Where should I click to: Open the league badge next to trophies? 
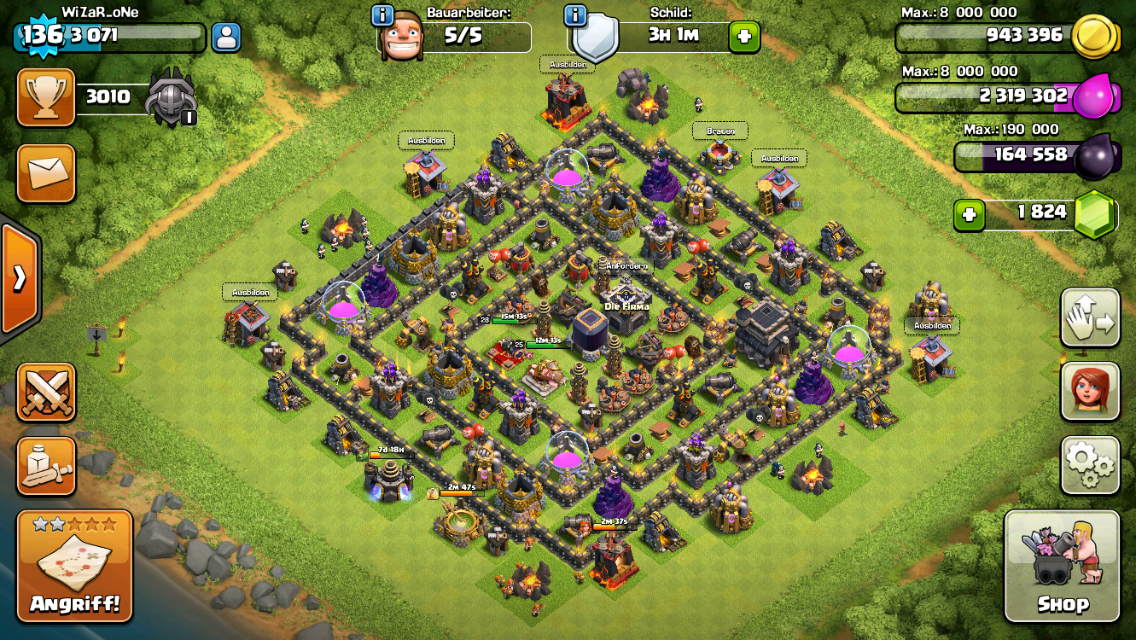pos(171,98)
